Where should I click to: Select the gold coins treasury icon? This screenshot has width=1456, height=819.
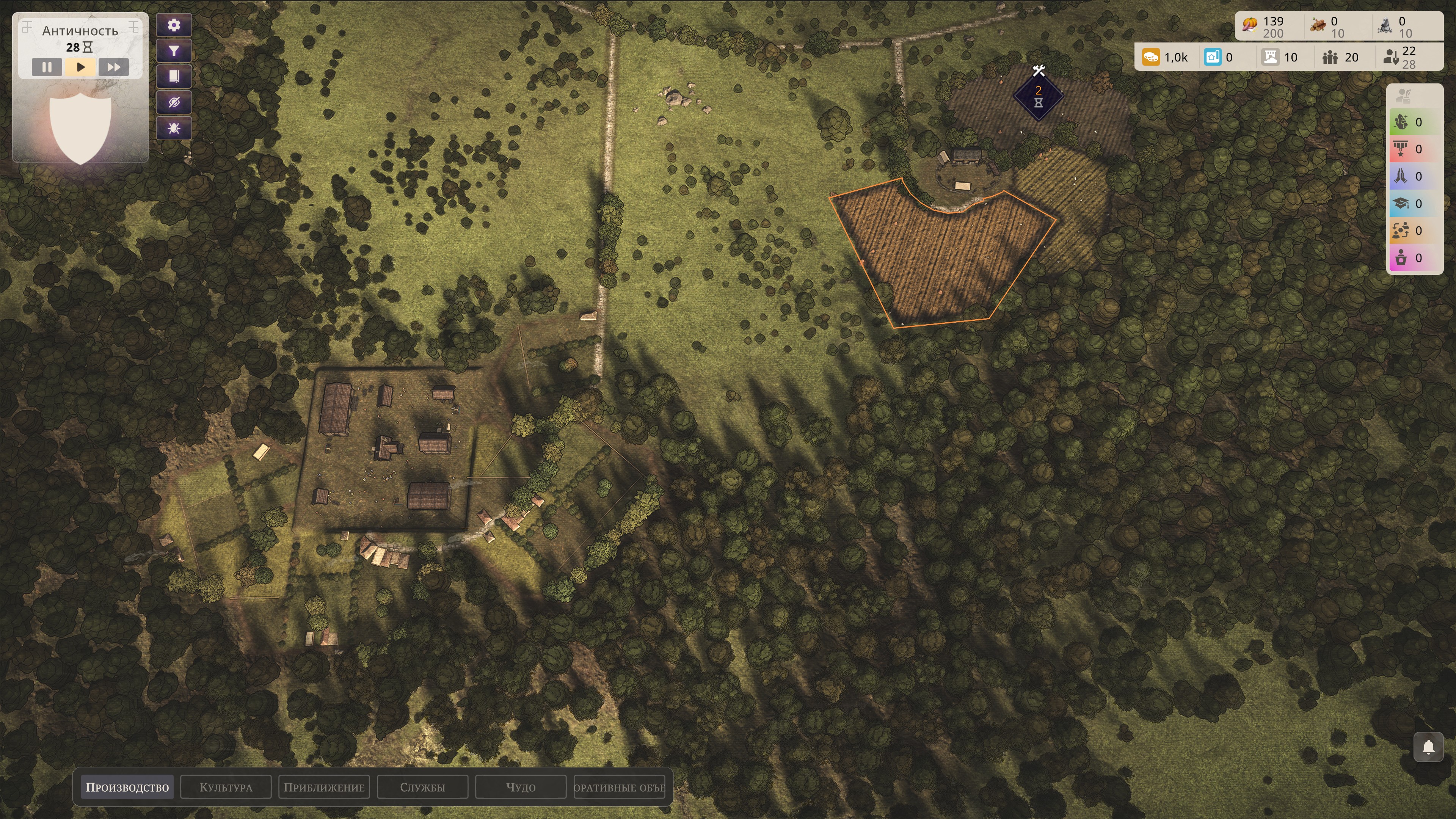click(1151, 57)
